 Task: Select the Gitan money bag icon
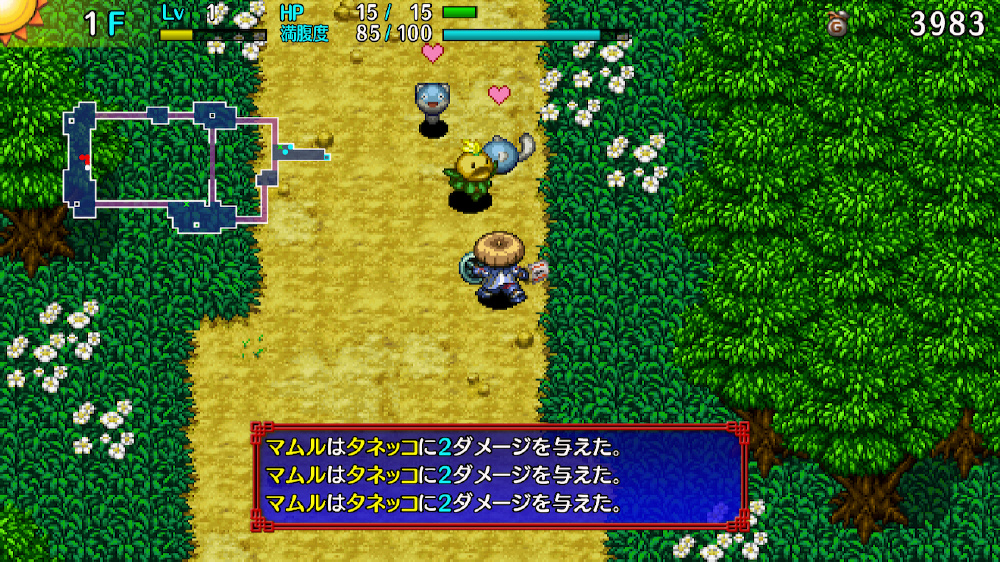coord(838,24)
